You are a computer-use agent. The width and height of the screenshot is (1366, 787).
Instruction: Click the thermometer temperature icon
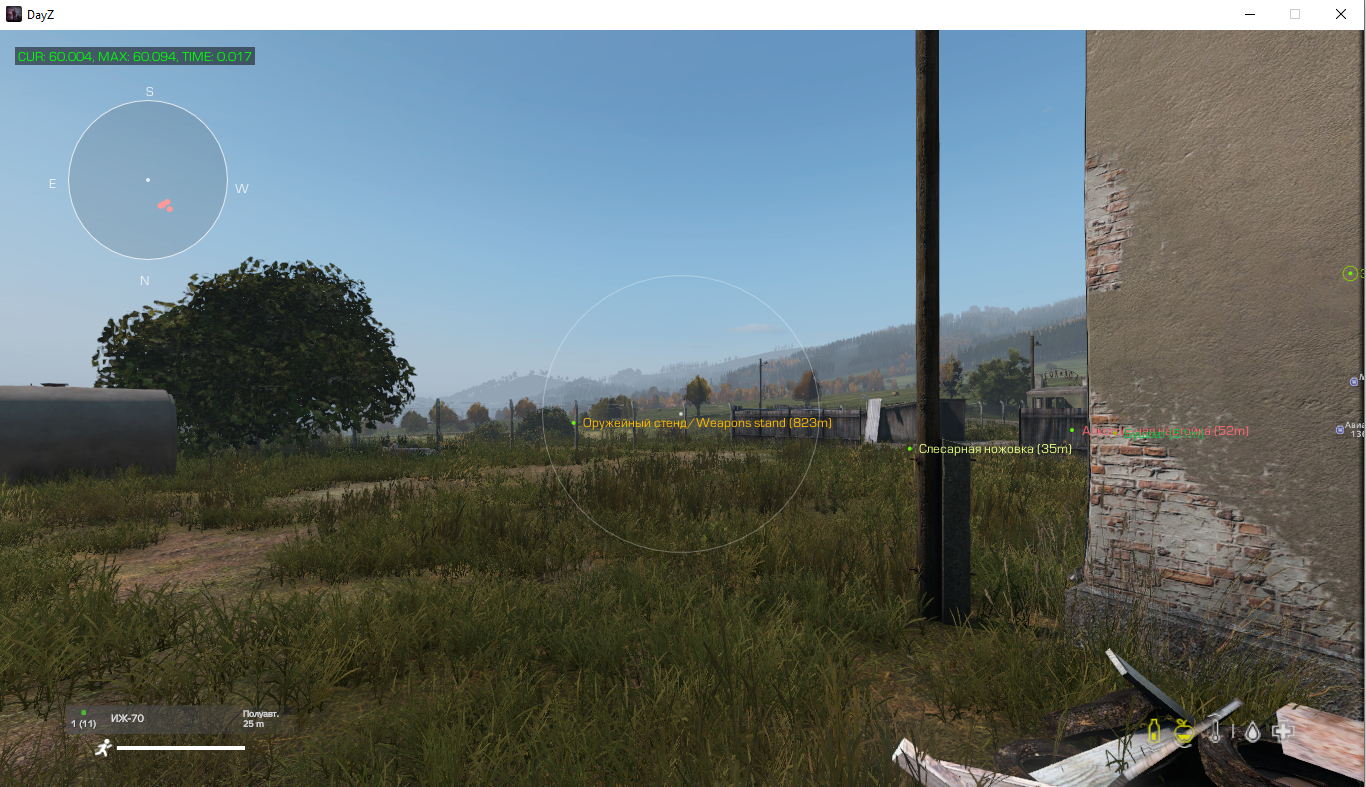coord(1215,731)
